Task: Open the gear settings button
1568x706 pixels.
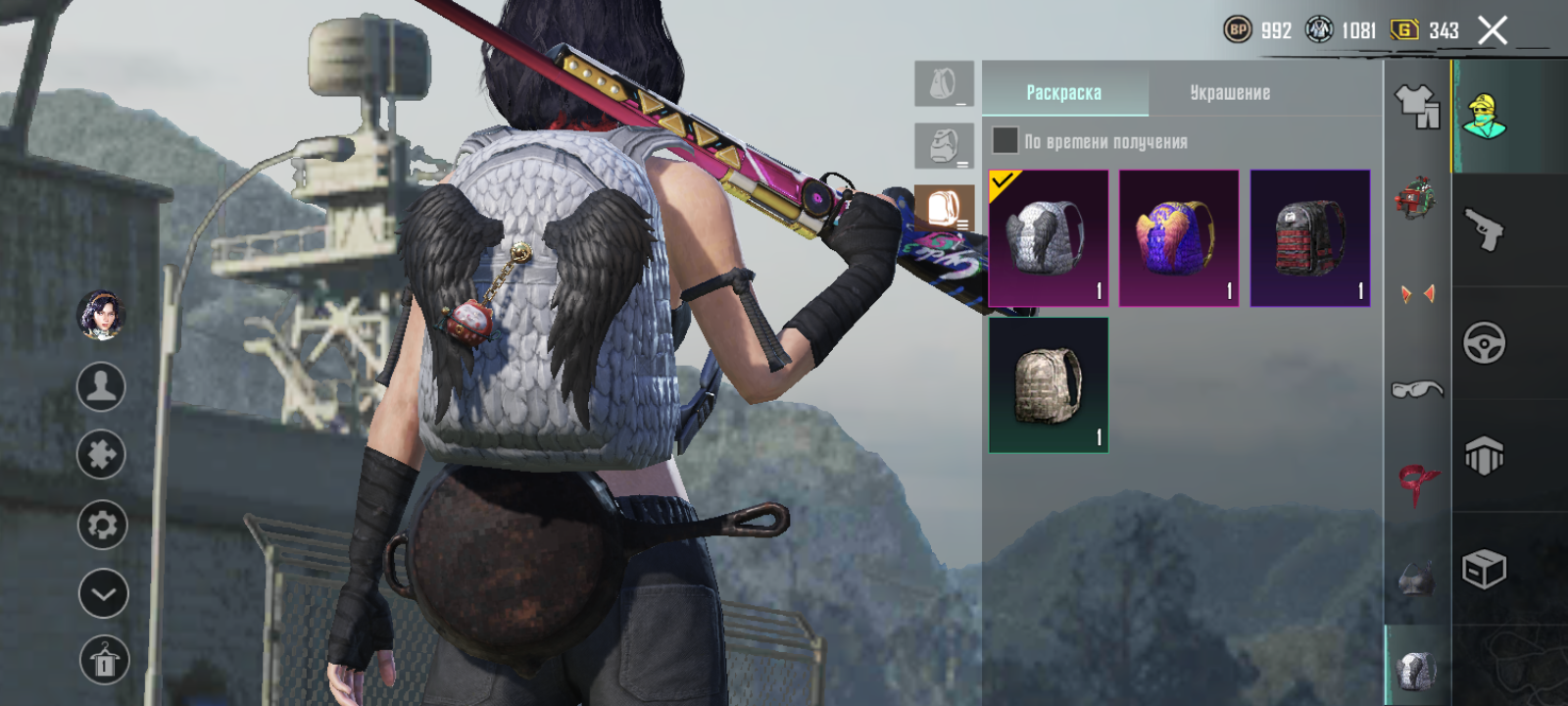Action: (x=102, y=525)
